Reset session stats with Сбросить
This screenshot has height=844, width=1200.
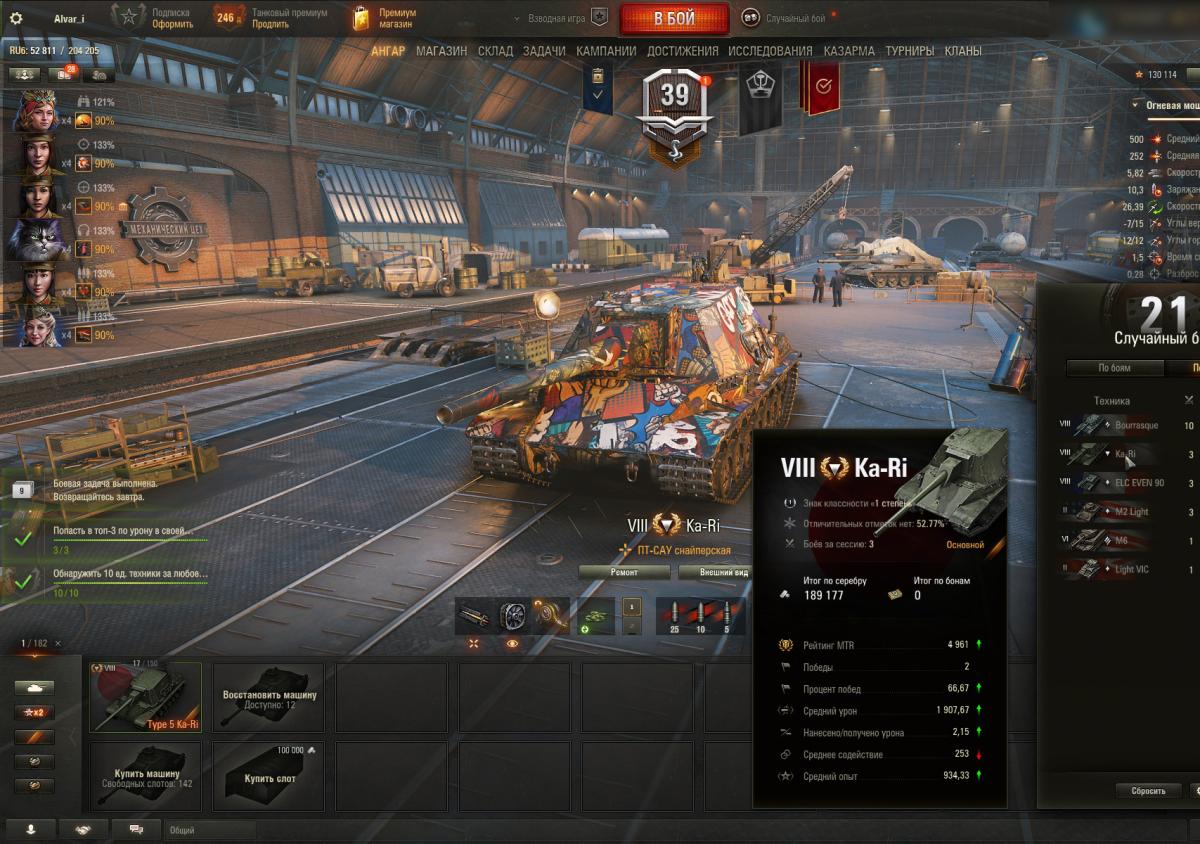click(1148, 790)
